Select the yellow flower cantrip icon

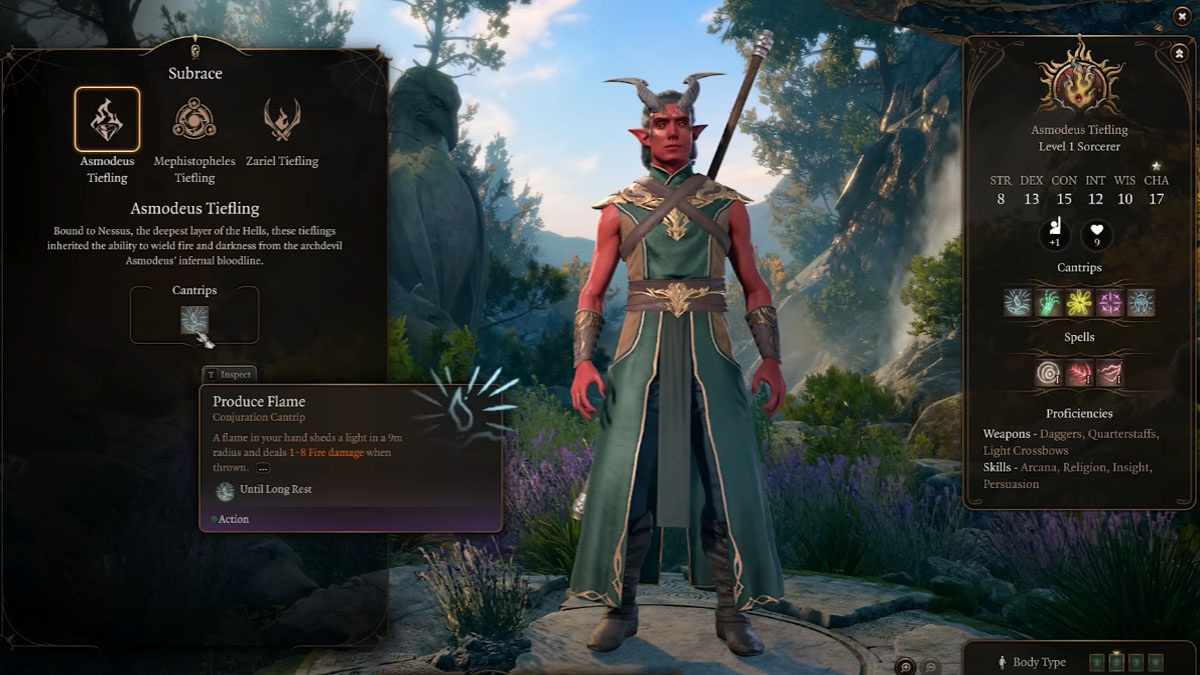(x=1079, y=302)
